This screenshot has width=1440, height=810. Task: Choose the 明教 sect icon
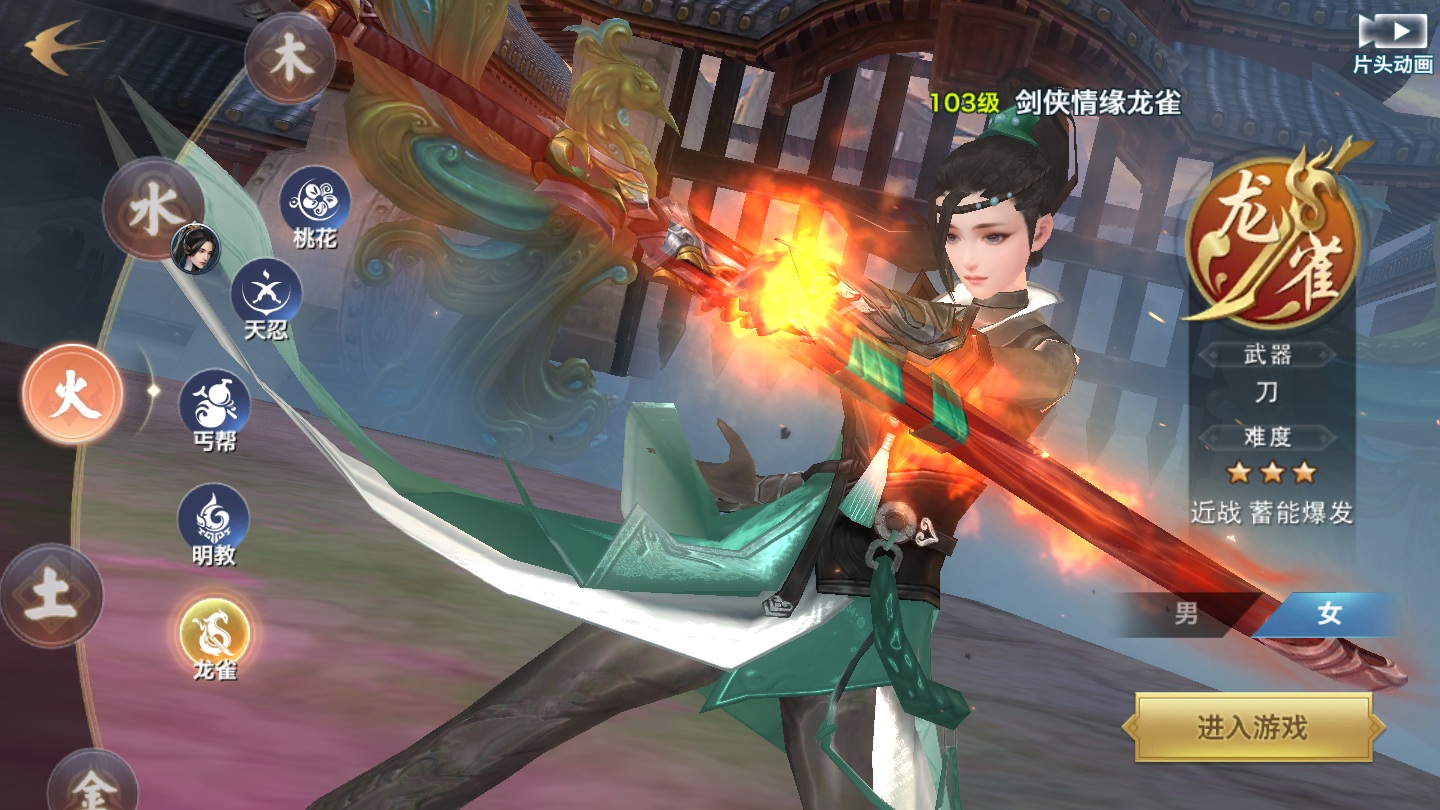coord(213,517)
